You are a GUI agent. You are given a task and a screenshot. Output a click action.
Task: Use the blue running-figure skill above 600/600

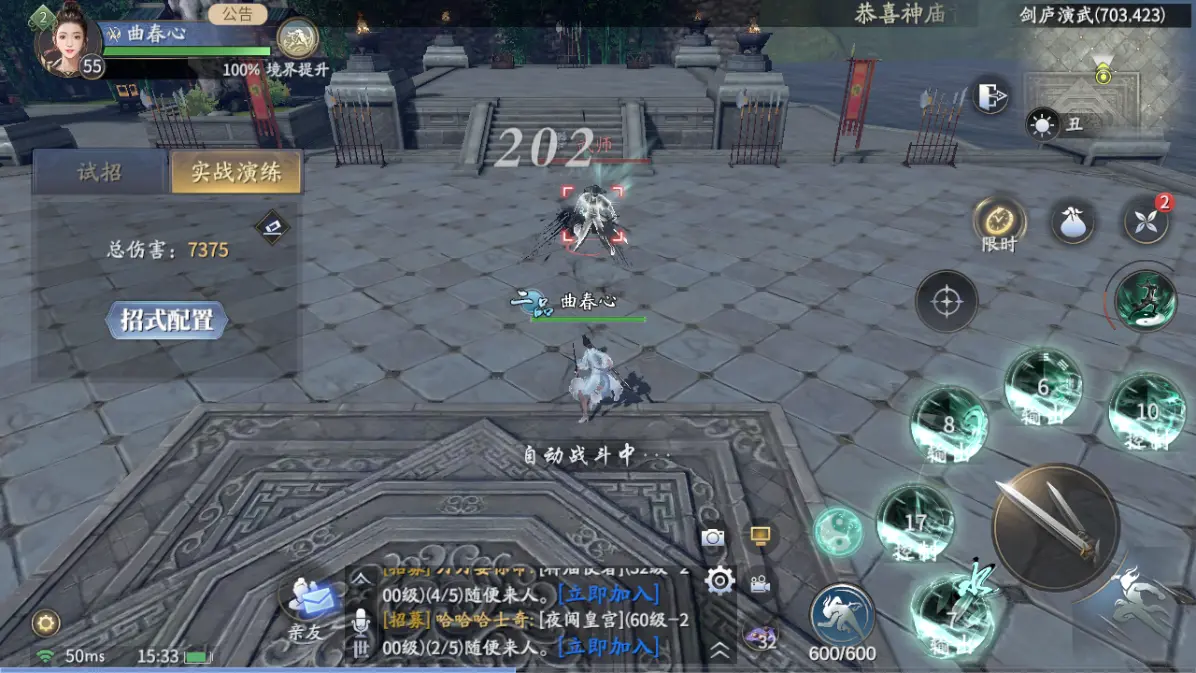(842, 613)
